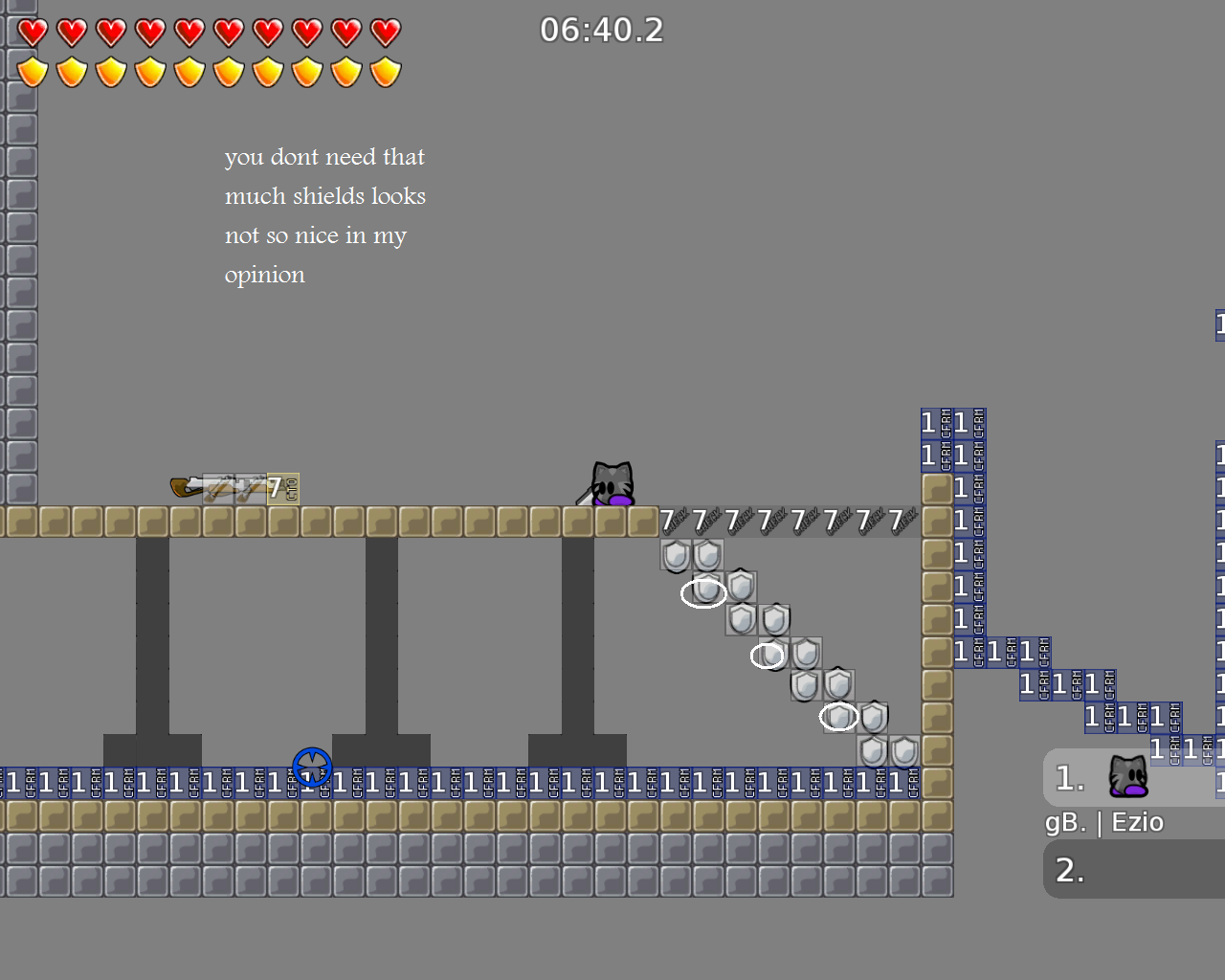Click the match timer showing 06:40.2
1225x980 pixels.
click(x=602, y=30)
